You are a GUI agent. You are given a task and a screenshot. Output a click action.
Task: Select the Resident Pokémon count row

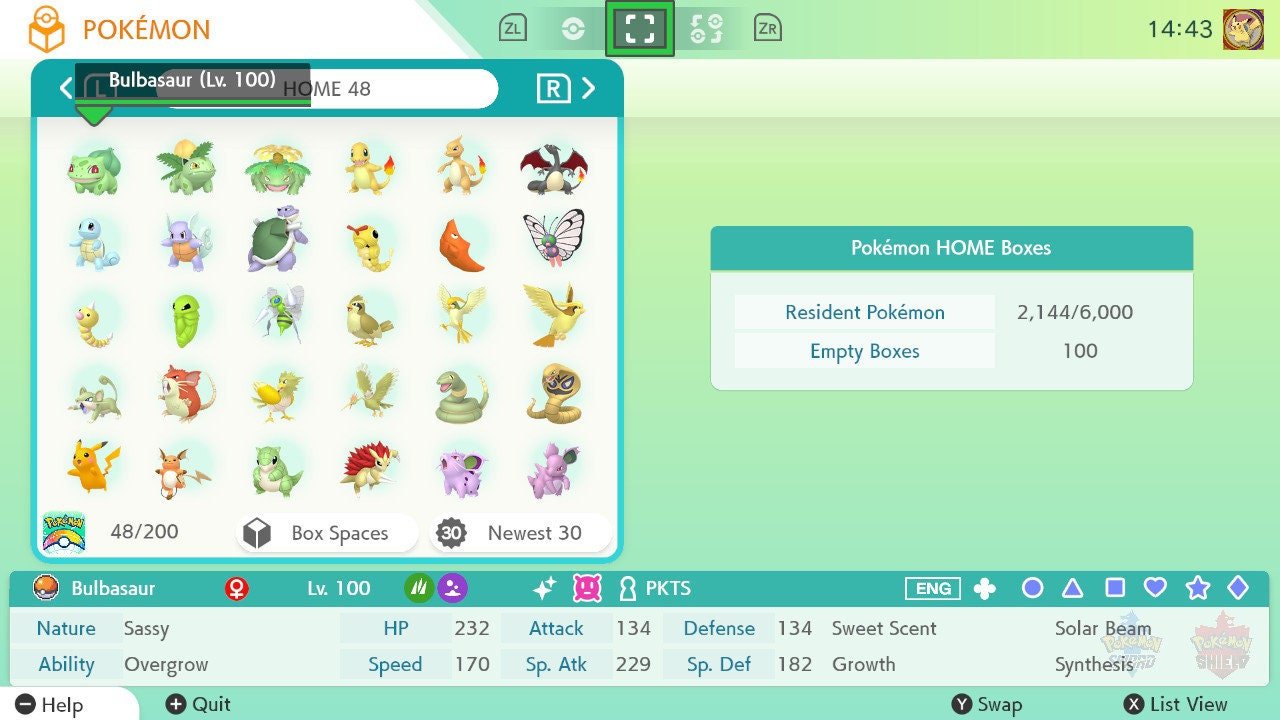point(863,312)
